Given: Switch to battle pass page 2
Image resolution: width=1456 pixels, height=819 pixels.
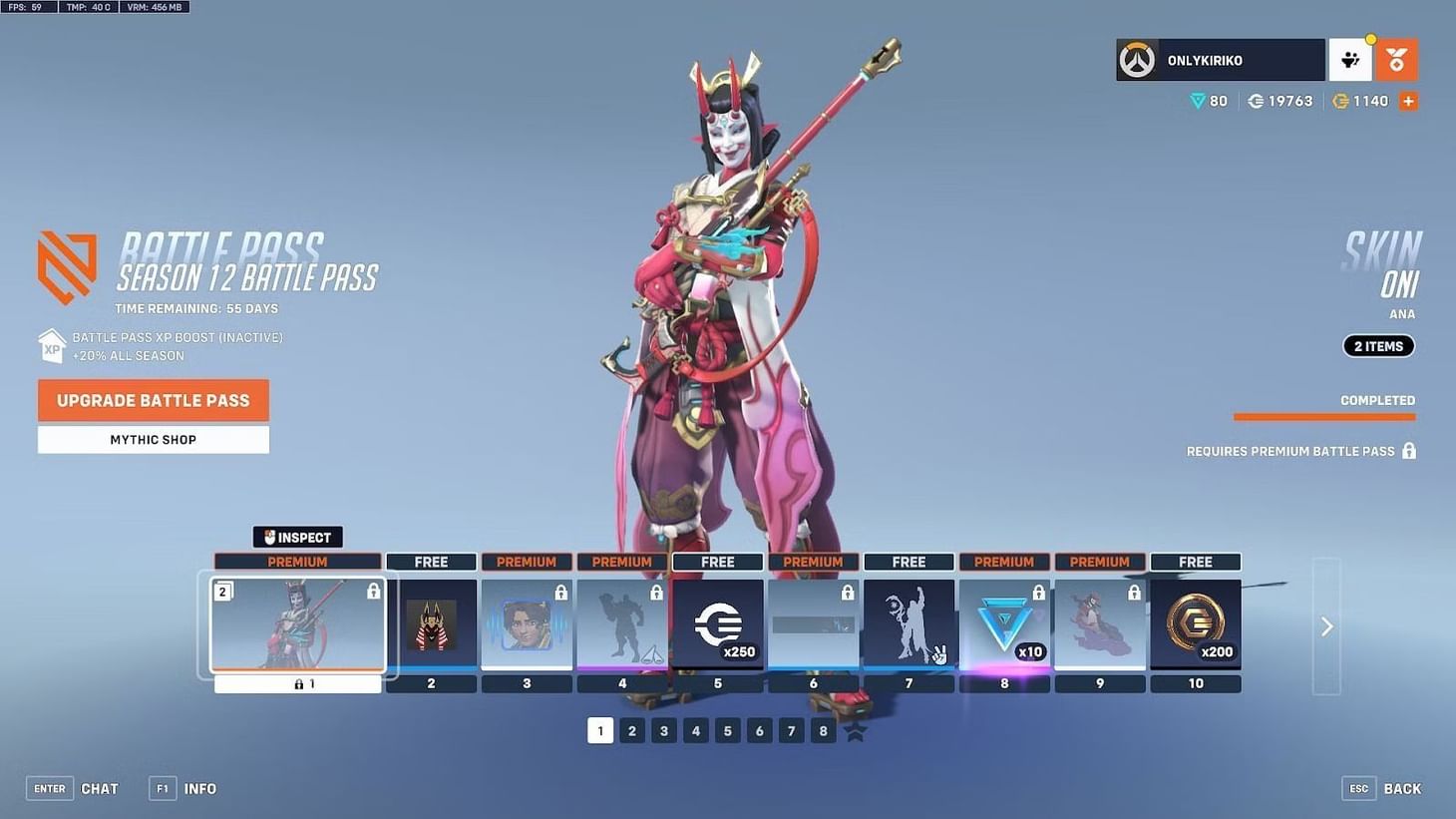Looking at the screenshot, I should [x=632, y=730].
